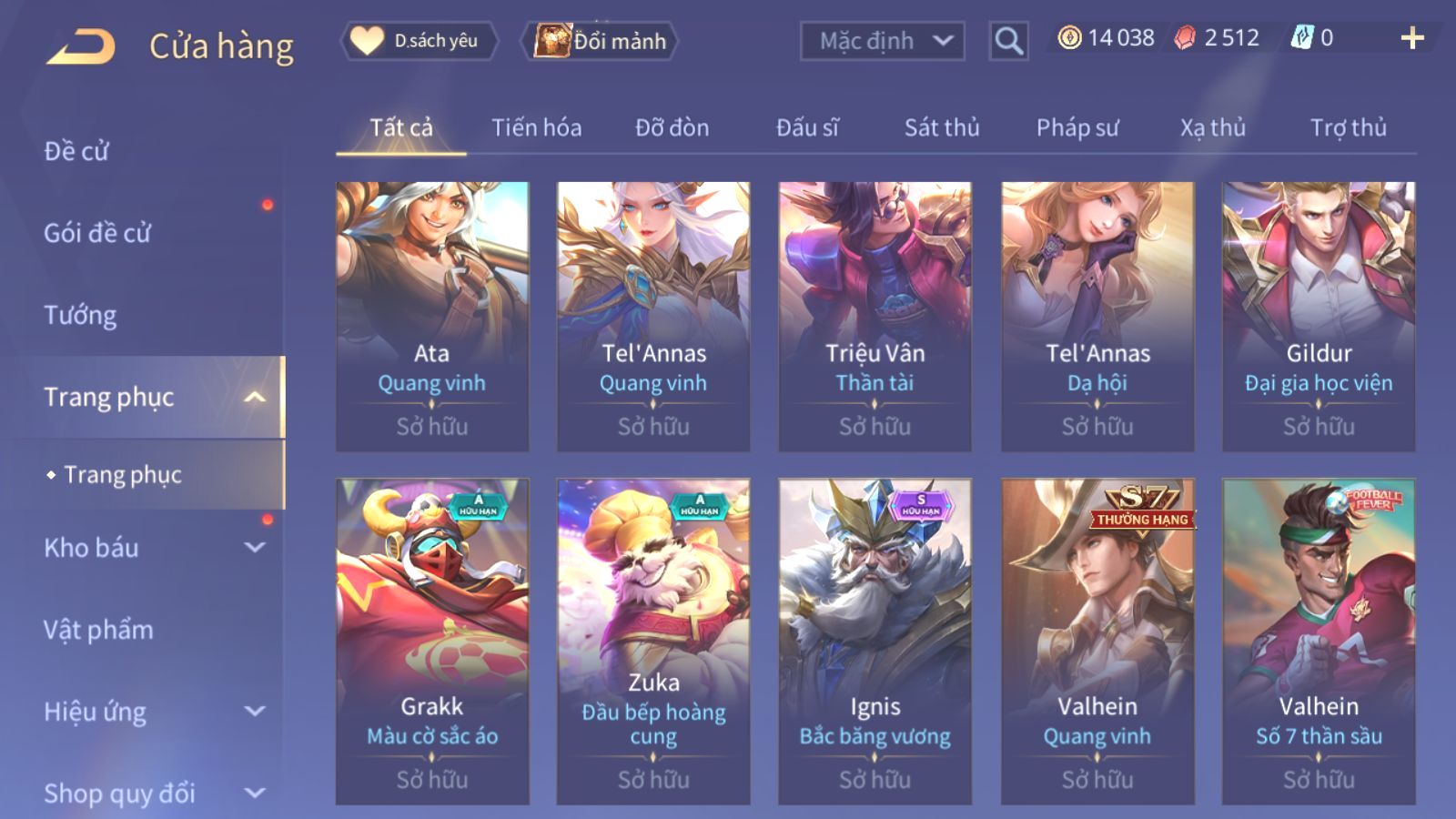
Task: Click the magnifying glass search button
Action: tap(1008, 41)
